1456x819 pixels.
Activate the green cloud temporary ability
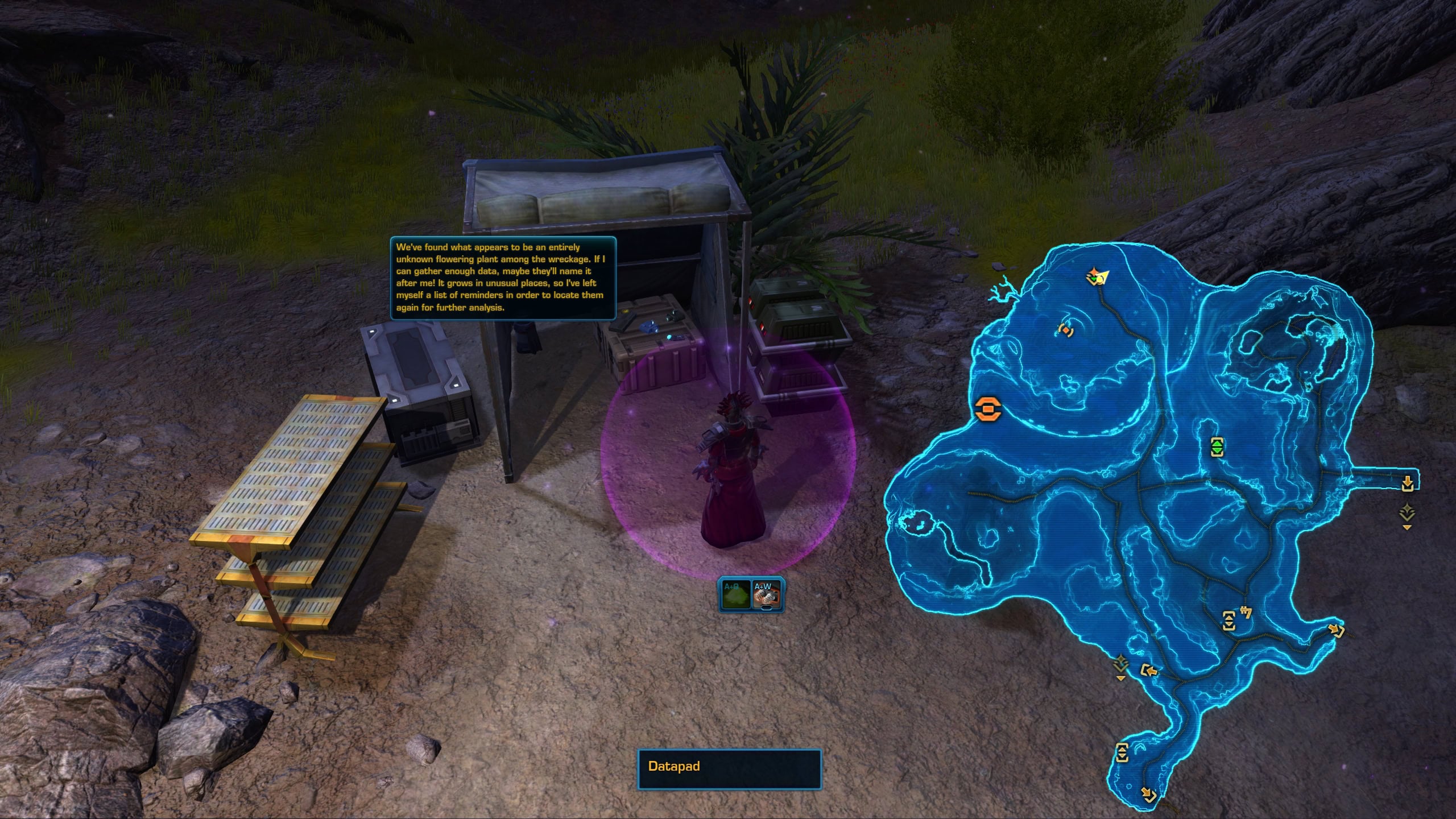point(735,595)
